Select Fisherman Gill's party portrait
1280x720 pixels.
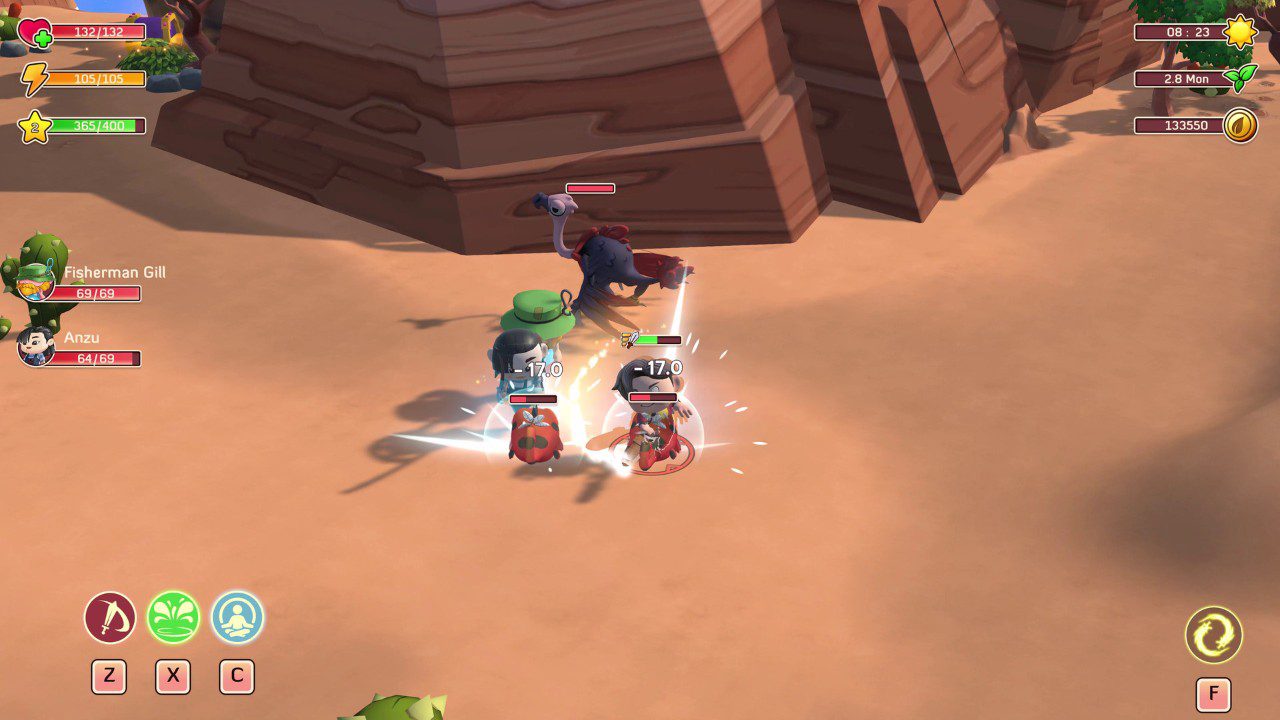click(35, 283)
